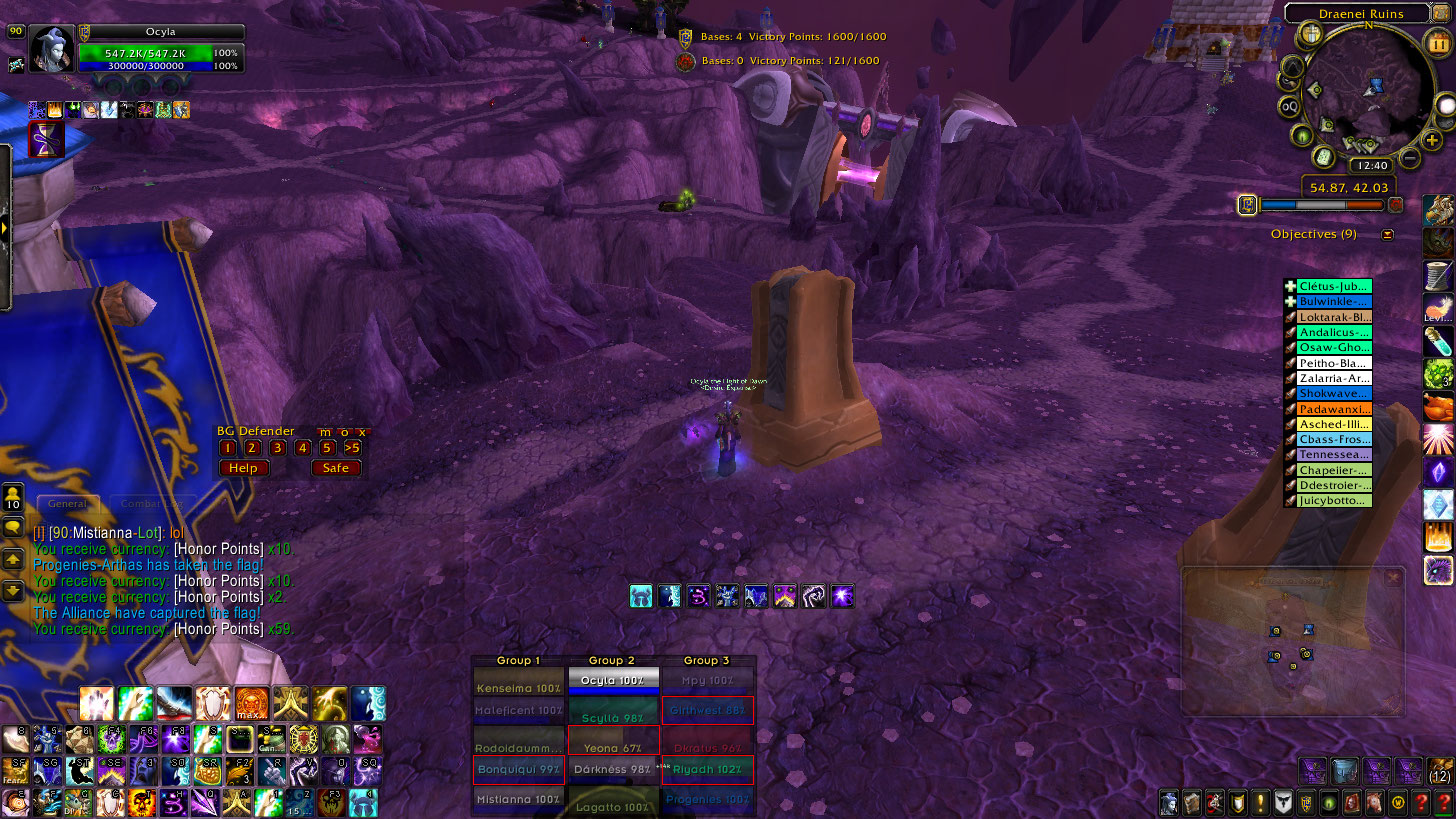Select the General chat tab
This screenshot has height=819, width=1456.
(68, 504)
